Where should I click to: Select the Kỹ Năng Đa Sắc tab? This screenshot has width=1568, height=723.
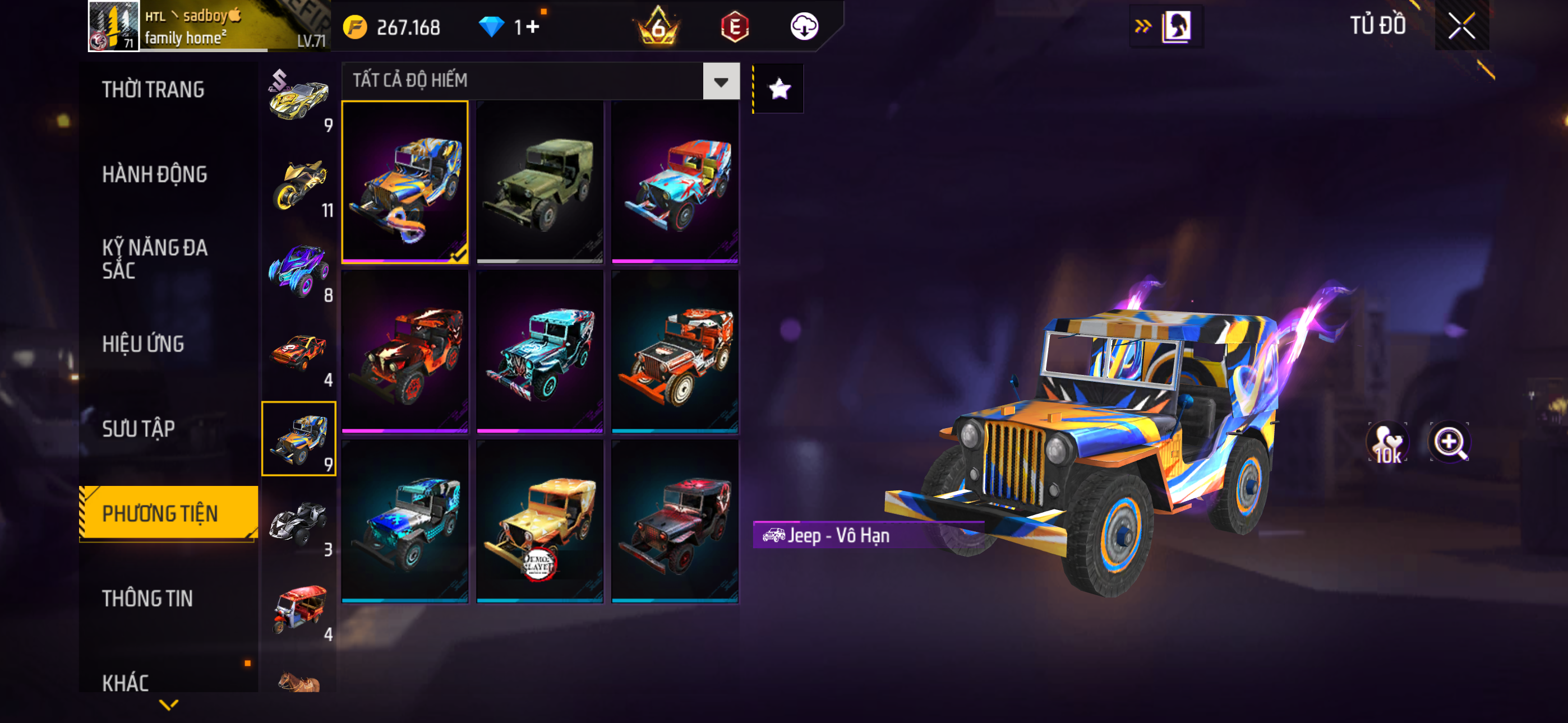(155, 258)
